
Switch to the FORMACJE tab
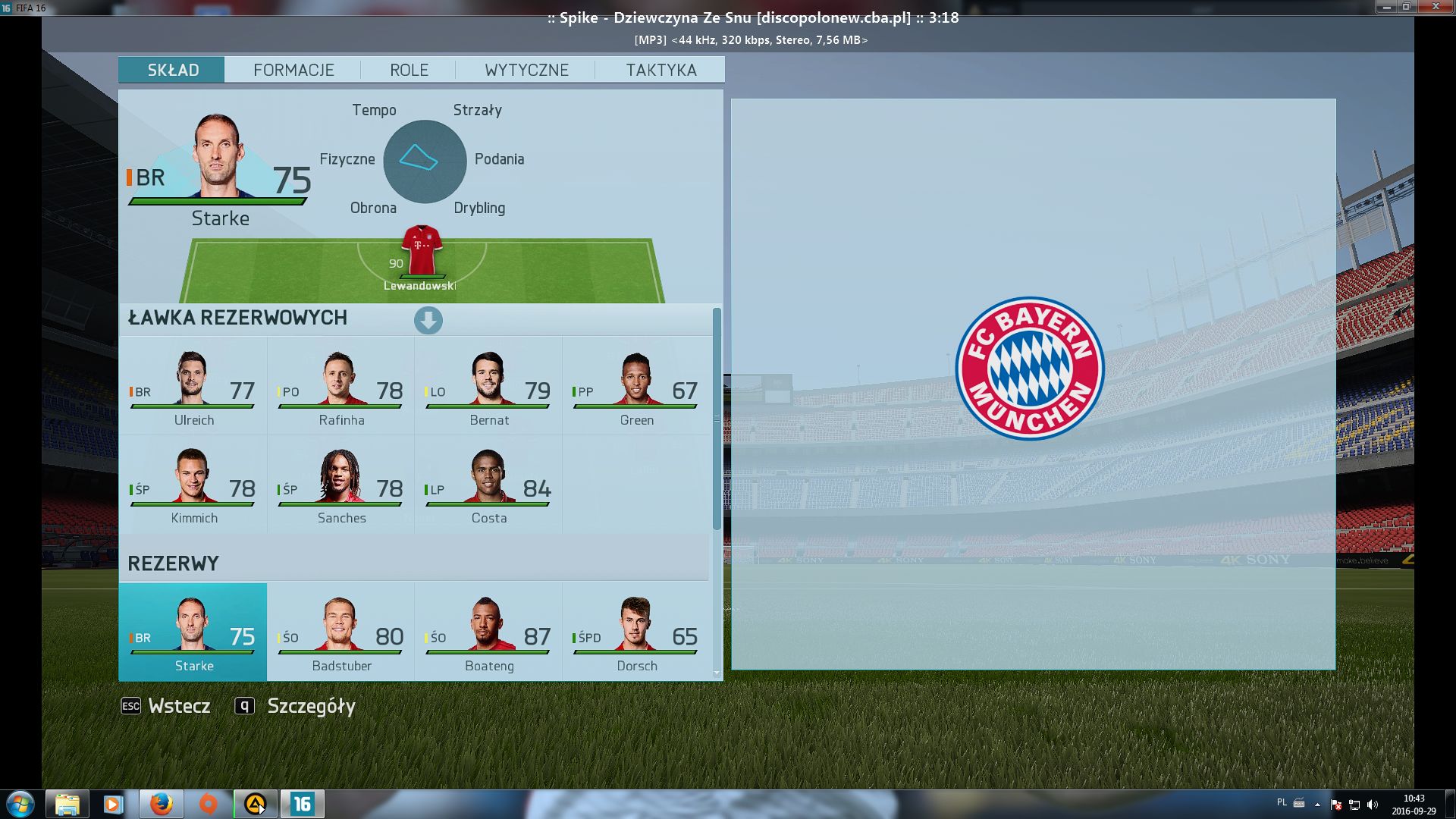click(293, 70)
